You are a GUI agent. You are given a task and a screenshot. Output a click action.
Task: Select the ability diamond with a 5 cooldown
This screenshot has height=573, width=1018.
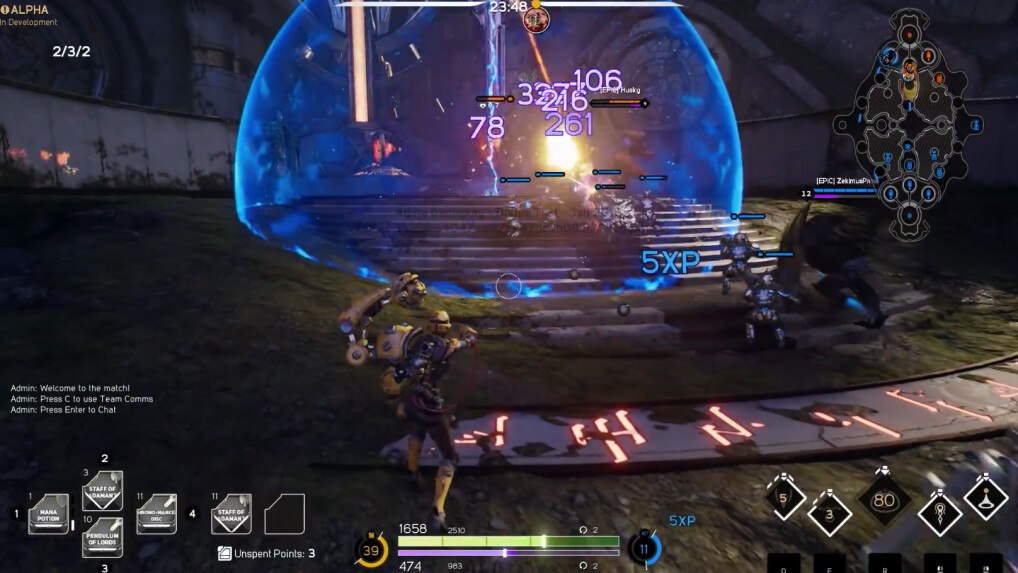tap(784, 498)
